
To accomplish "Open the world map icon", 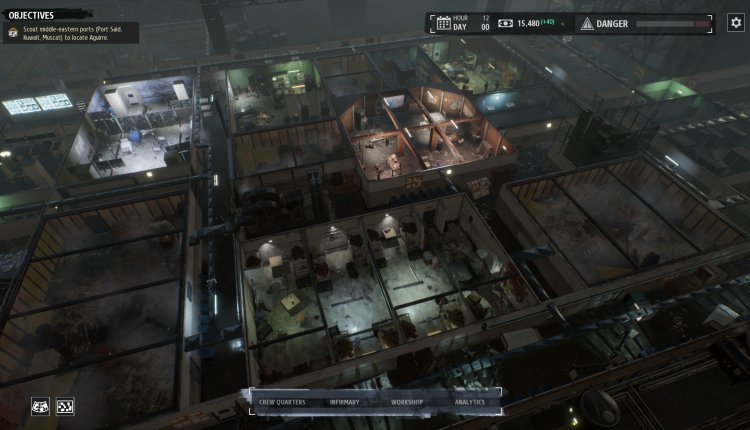I will click(41, 406).
